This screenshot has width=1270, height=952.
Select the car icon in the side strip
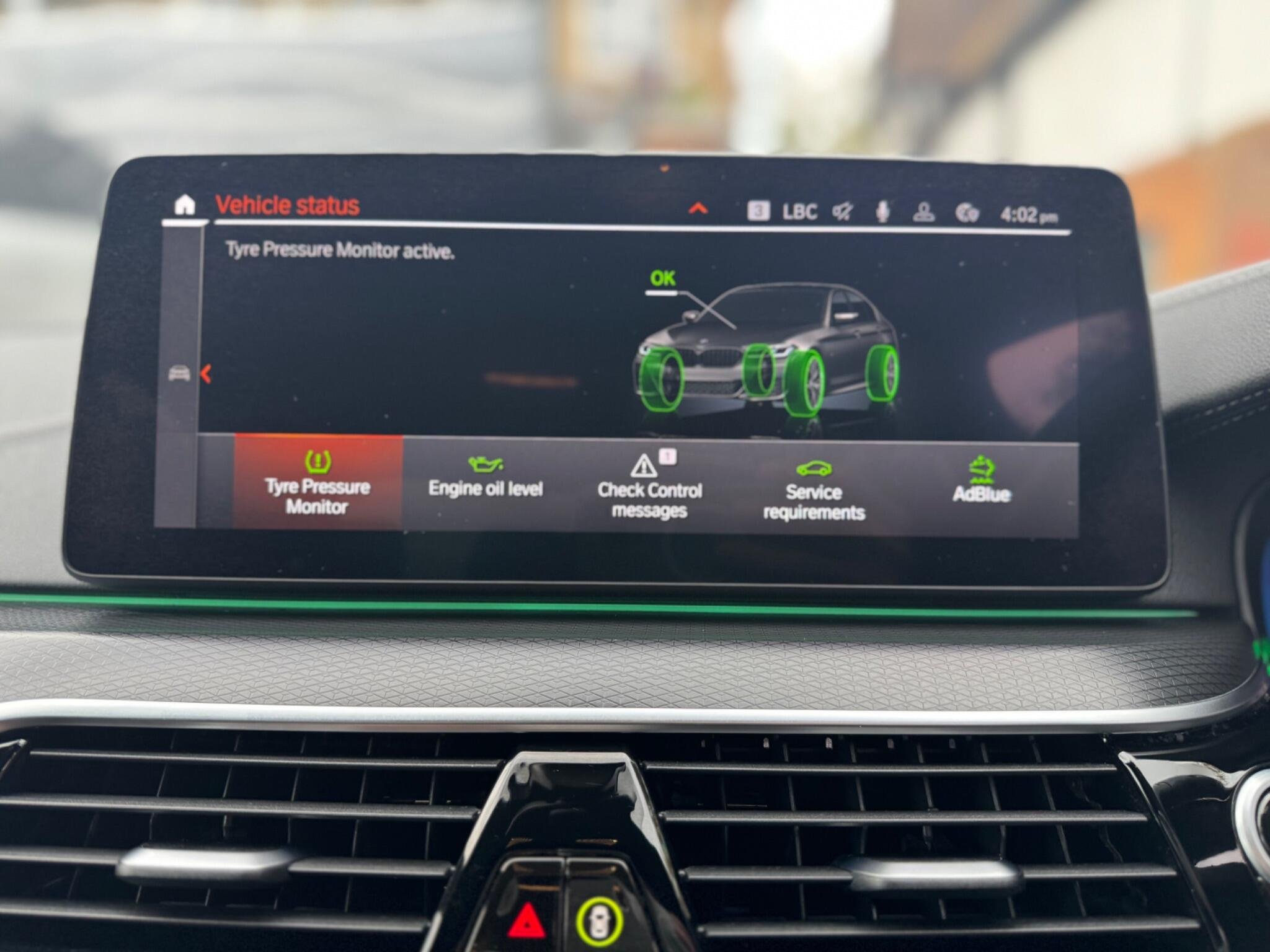(179, 373)
